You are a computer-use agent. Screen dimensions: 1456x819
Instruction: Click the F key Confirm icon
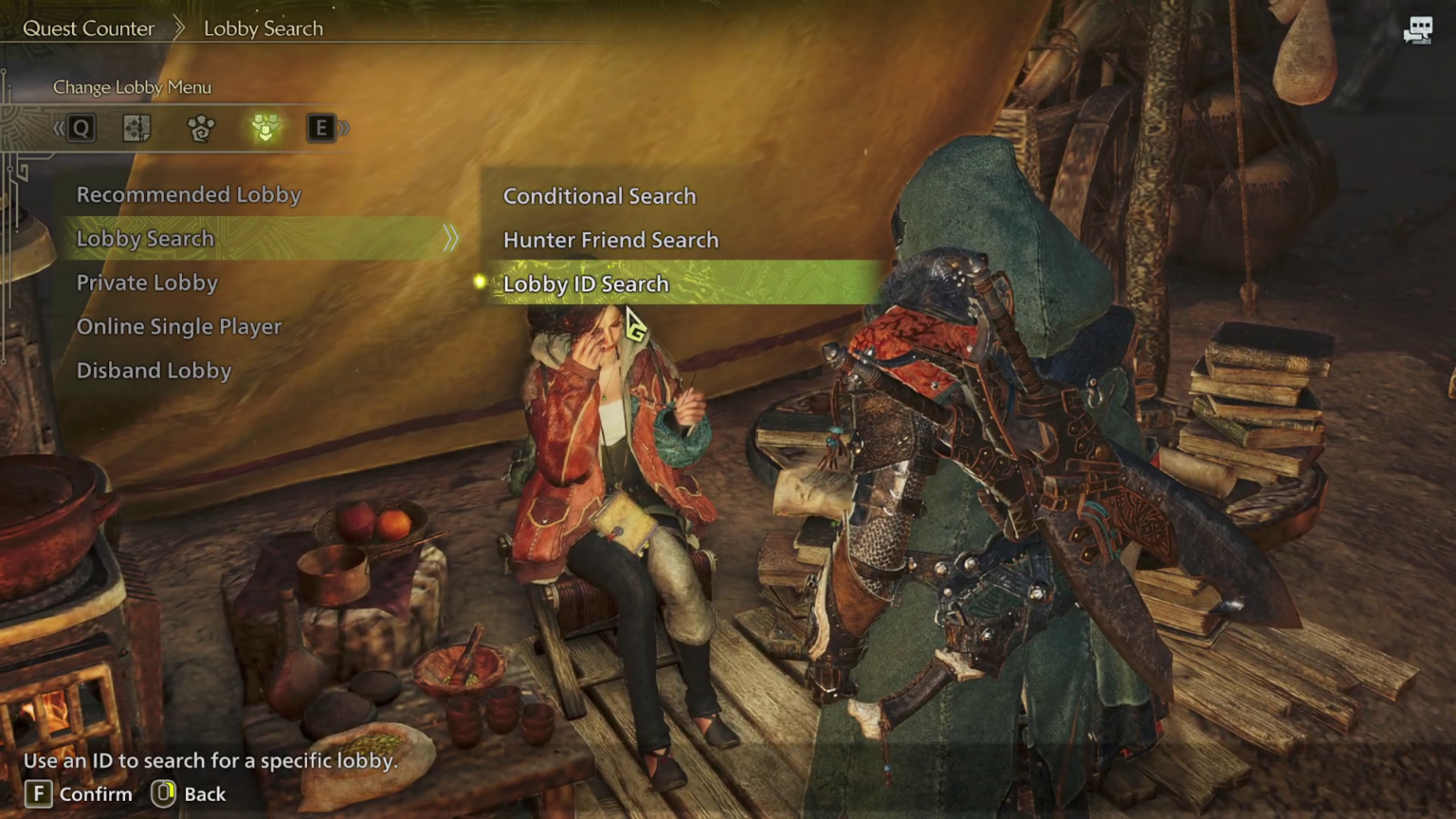tap(38, 793)
